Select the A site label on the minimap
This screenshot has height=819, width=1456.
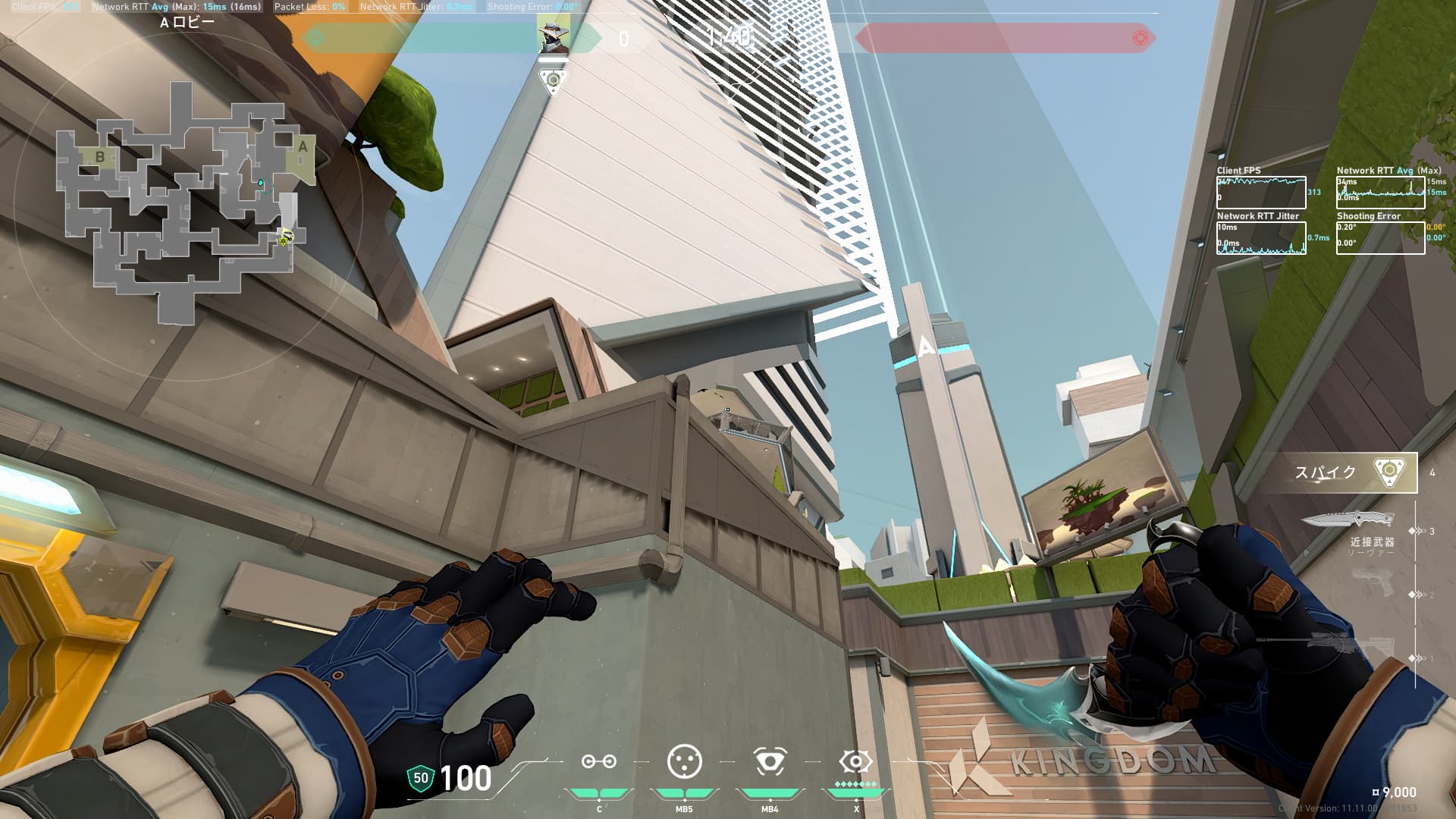303,147
